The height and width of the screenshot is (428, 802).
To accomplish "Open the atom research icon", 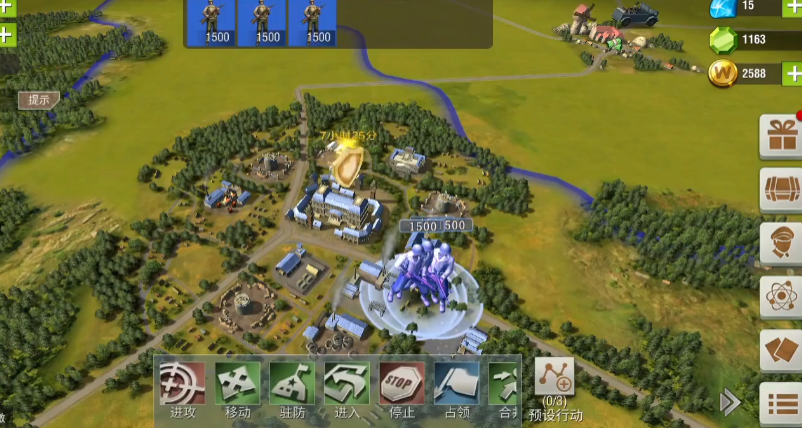I will tap(781, 297).
